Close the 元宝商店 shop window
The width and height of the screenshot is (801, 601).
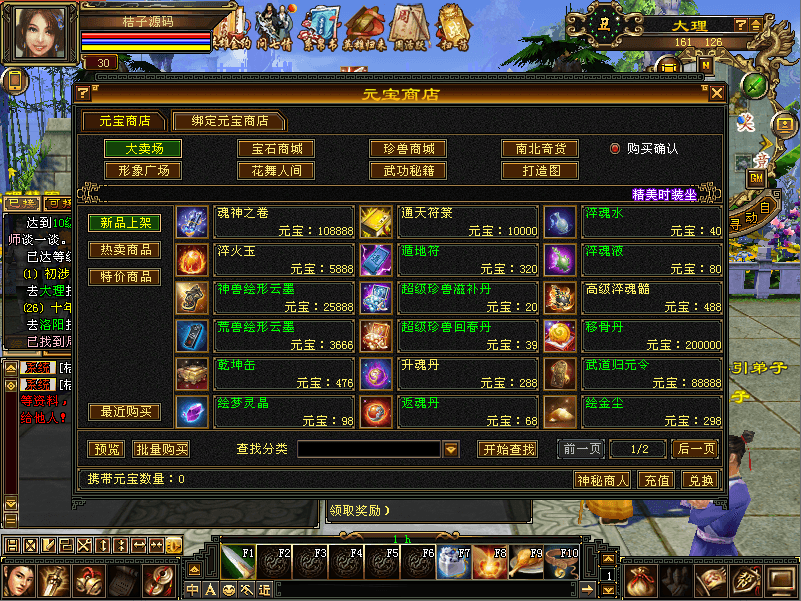[x=716, y=94]
